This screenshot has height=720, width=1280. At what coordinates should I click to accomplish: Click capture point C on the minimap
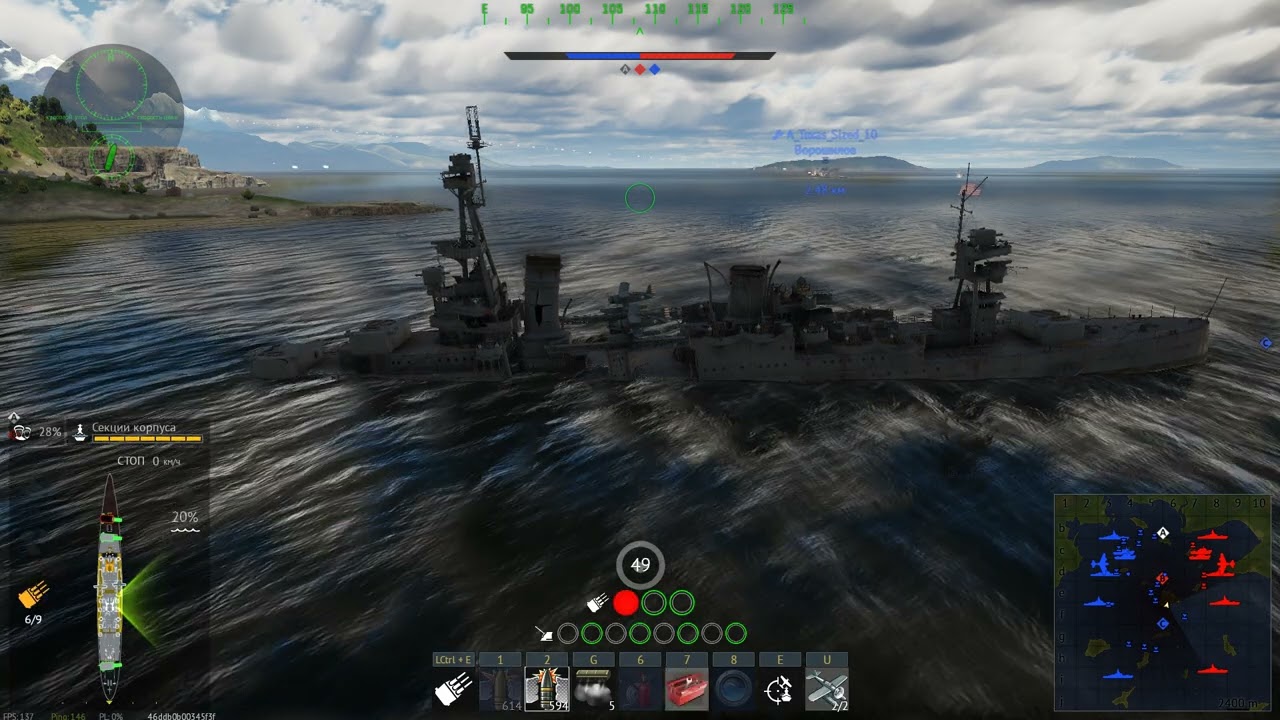1163,623
